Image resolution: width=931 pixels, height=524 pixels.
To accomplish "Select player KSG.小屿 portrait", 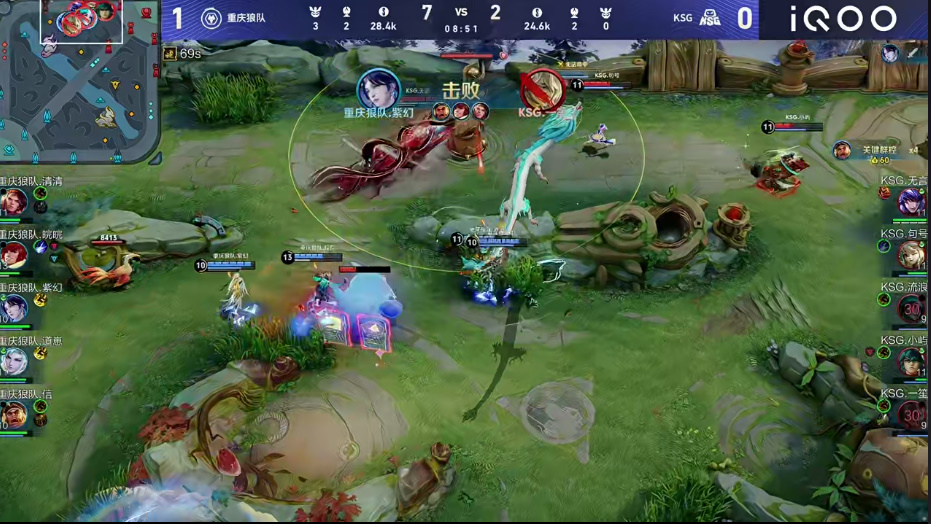I will point(912,361).
